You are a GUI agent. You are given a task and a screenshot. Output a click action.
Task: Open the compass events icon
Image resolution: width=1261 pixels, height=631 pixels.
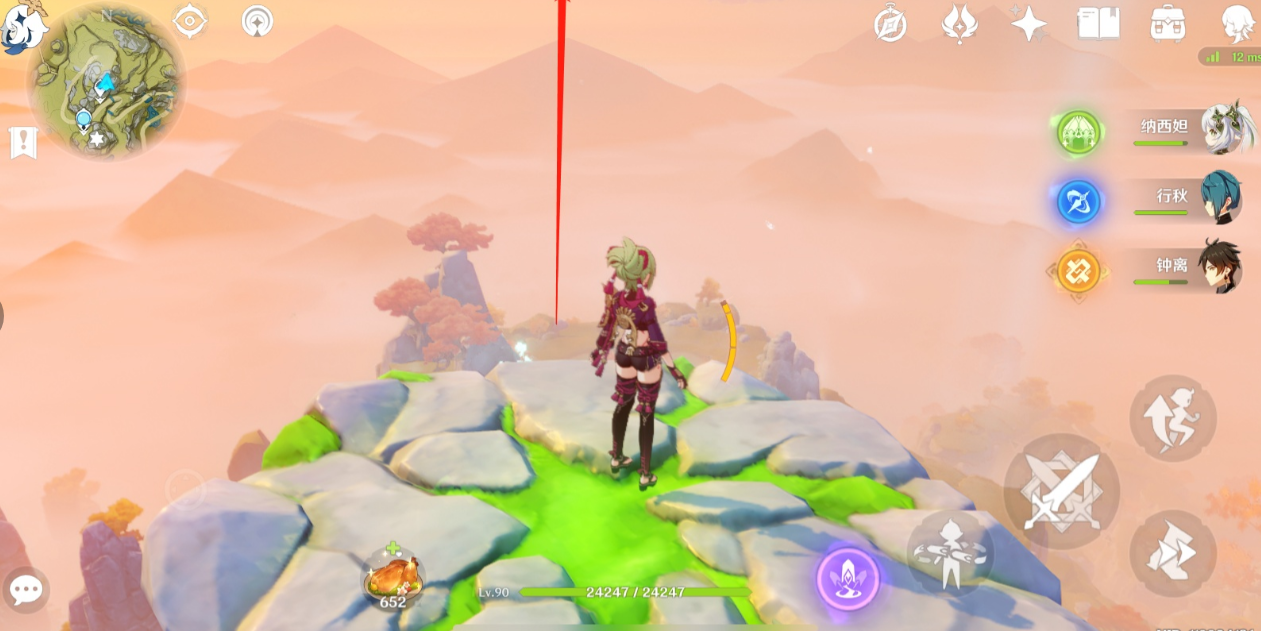point(890,23)
